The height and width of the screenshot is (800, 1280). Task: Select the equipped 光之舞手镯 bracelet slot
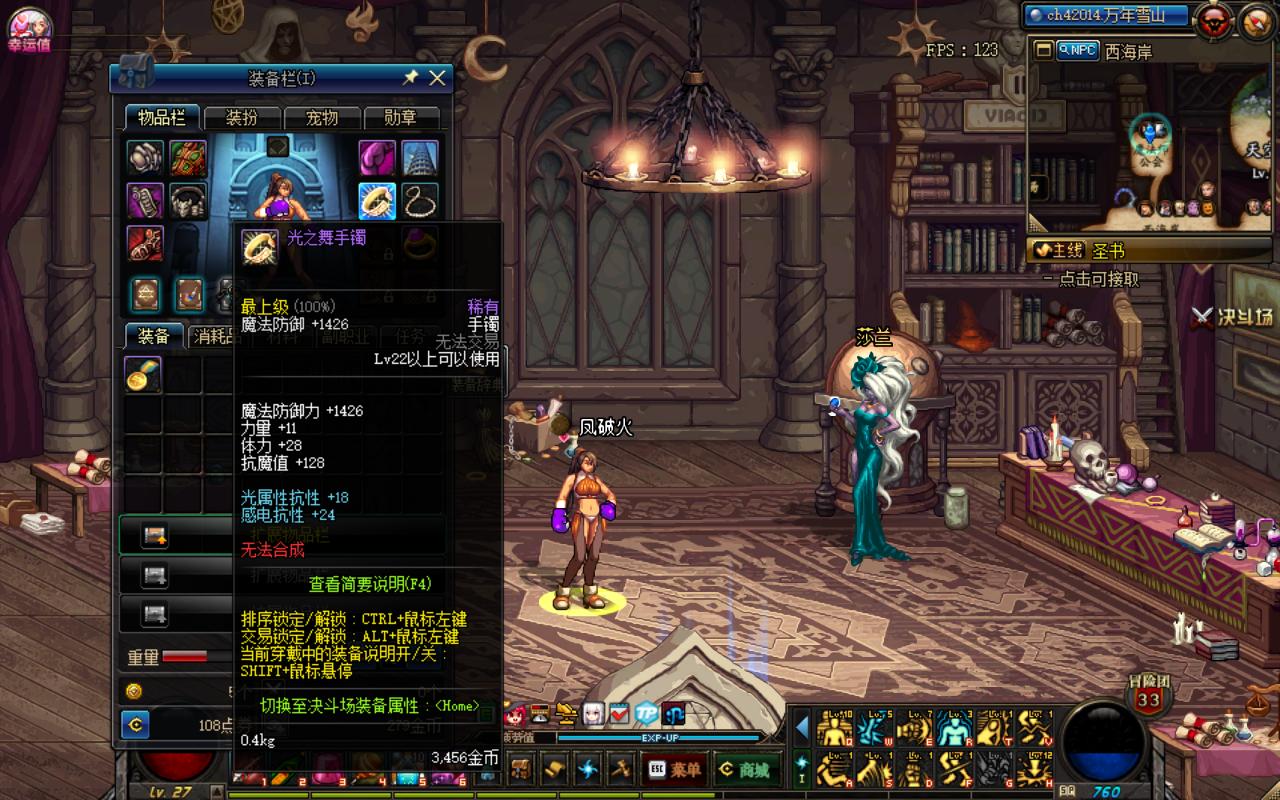(x=377, y=200)
